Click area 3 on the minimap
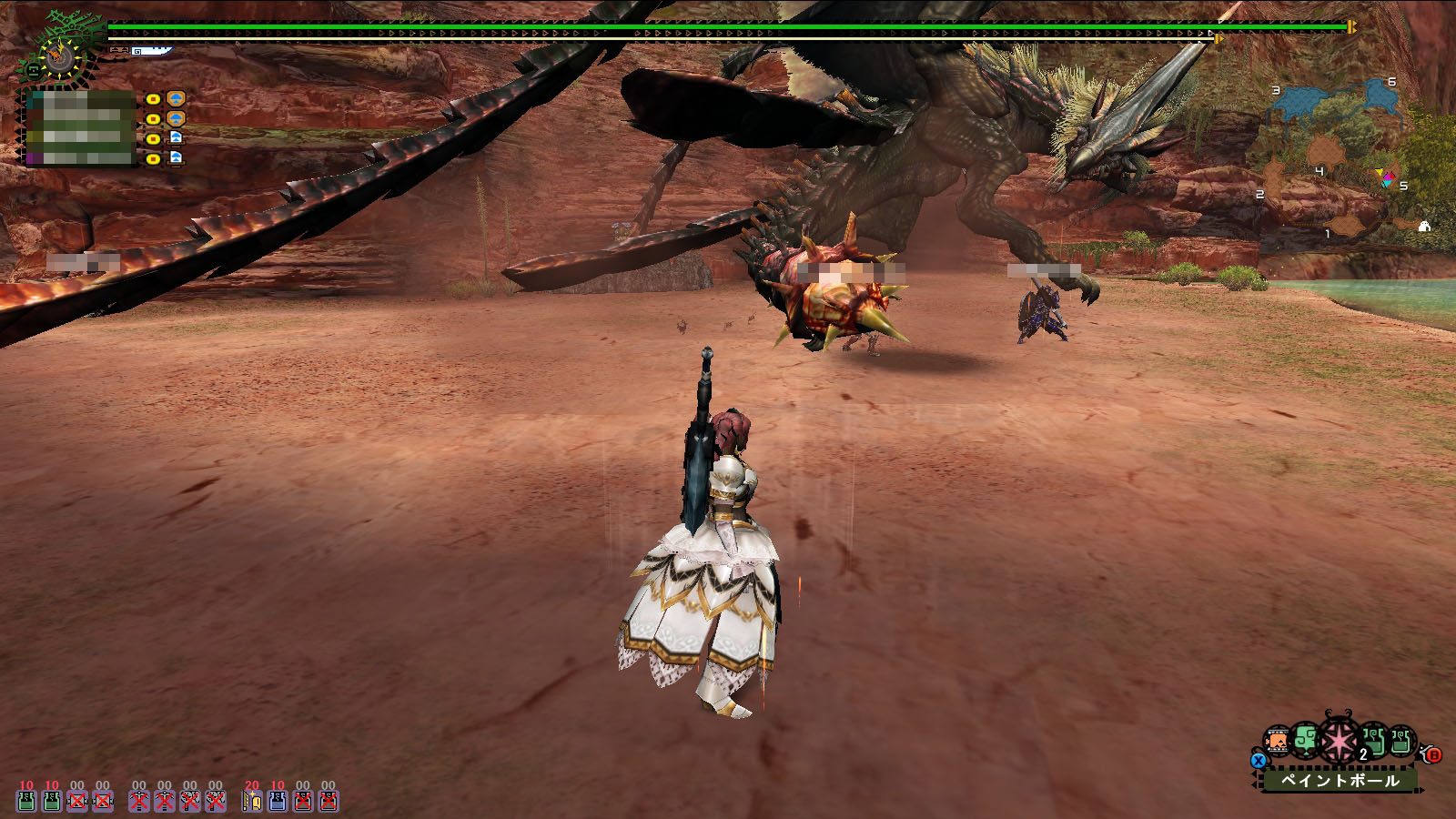This screenshot has width=1456, height=819. (x=1299, y=100)
